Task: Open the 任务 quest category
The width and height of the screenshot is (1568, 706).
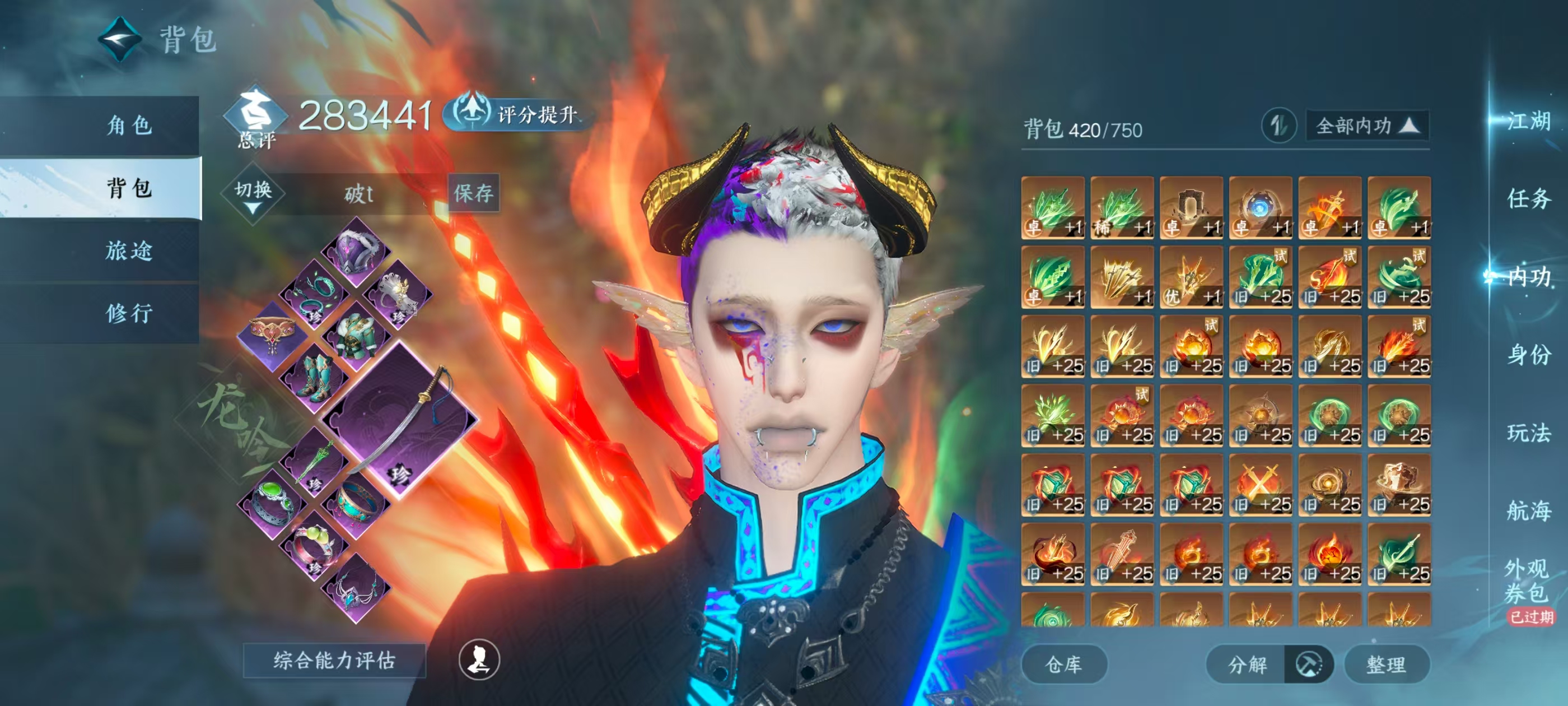Action: click(1528, 198)
